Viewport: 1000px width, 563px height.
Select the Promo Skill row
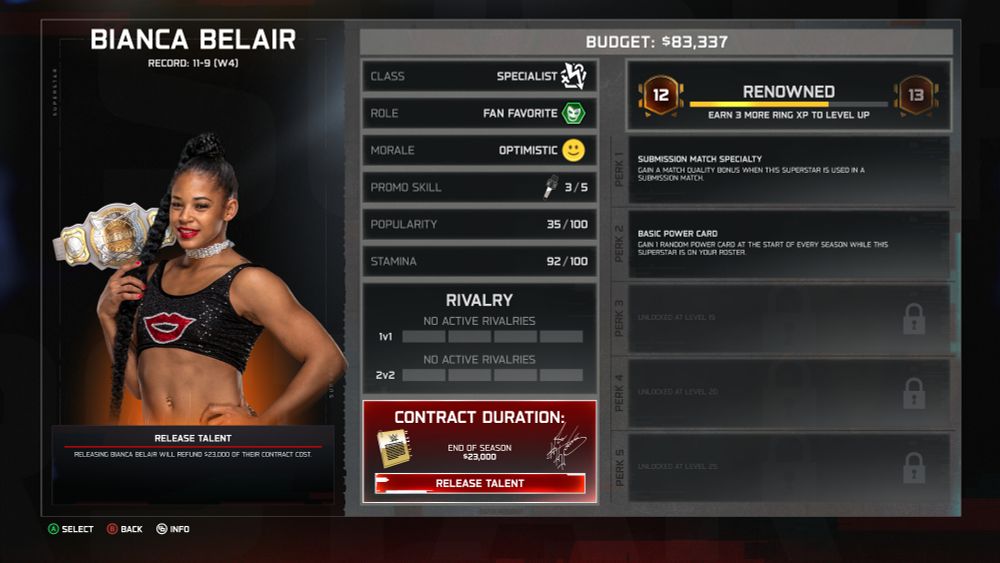click(x=479, y=187)
